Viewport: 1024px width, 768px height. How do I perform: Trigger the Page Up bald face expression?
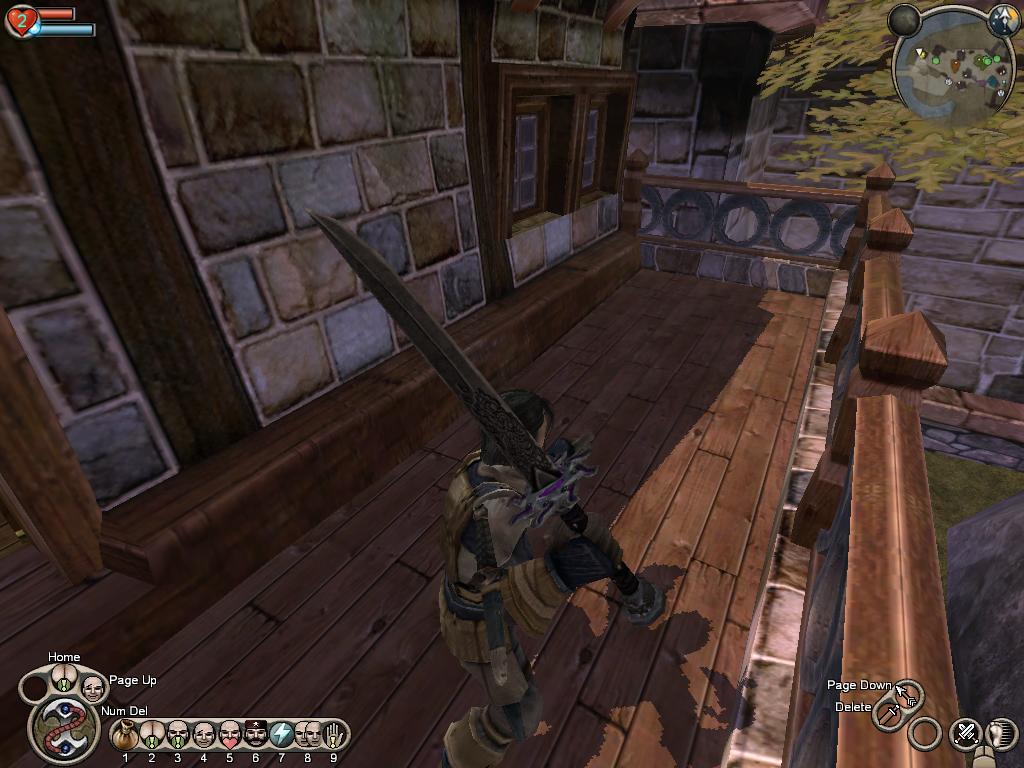click(92, 687)
